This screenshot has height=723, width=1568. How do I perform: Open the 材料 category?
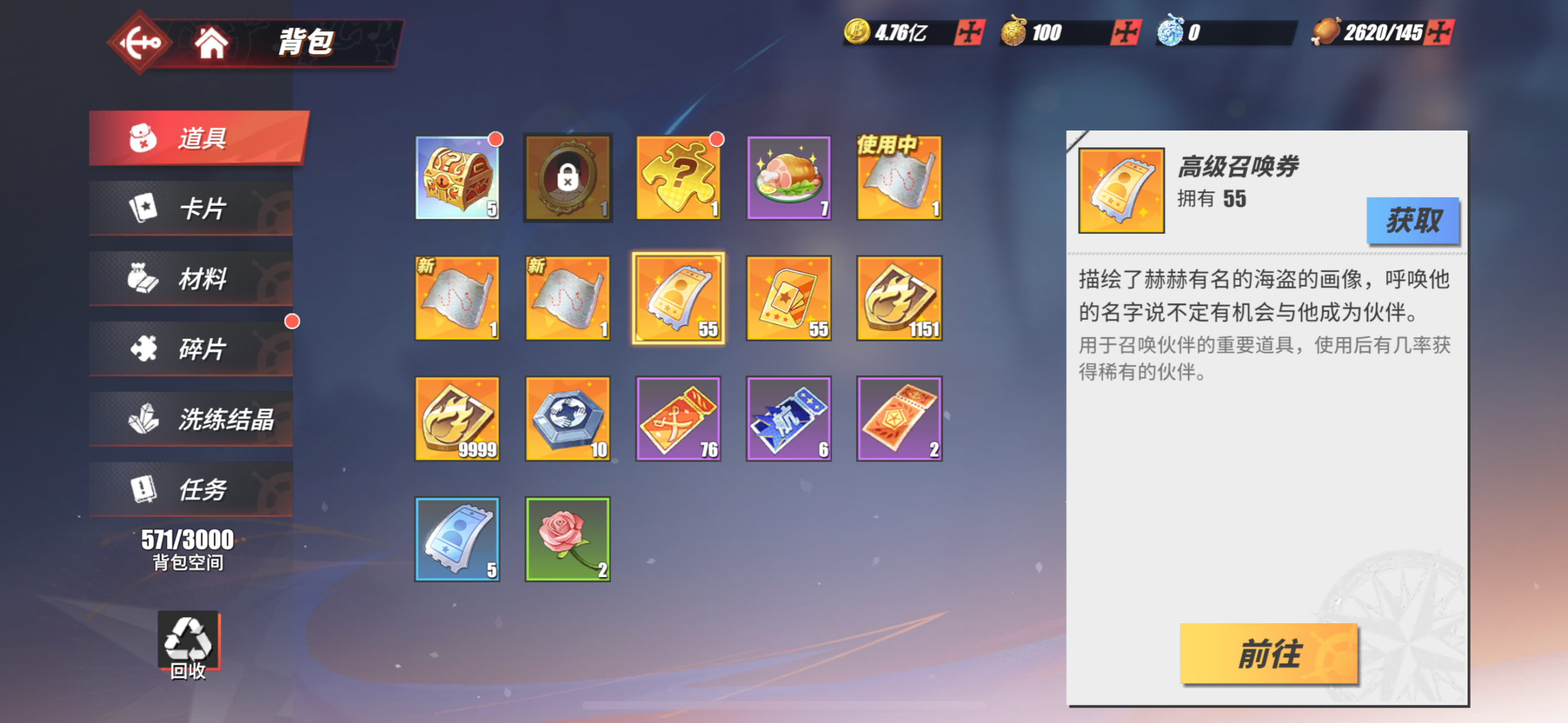coord(191,279)
